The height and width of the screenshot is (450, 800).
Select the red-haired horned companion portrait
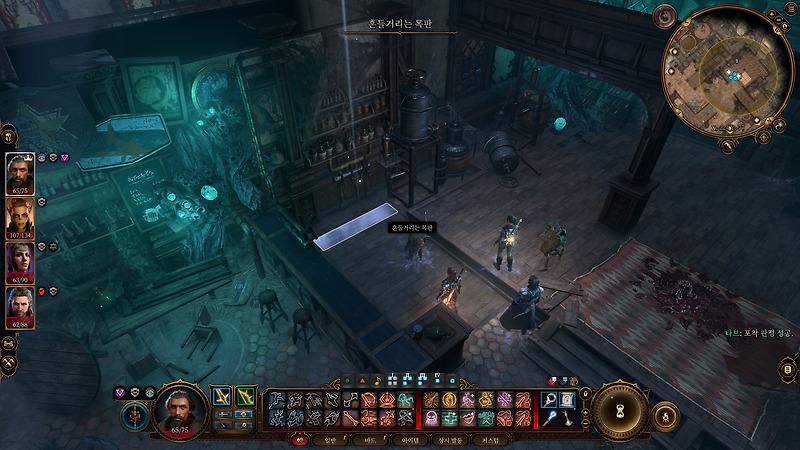pos(20,218)
